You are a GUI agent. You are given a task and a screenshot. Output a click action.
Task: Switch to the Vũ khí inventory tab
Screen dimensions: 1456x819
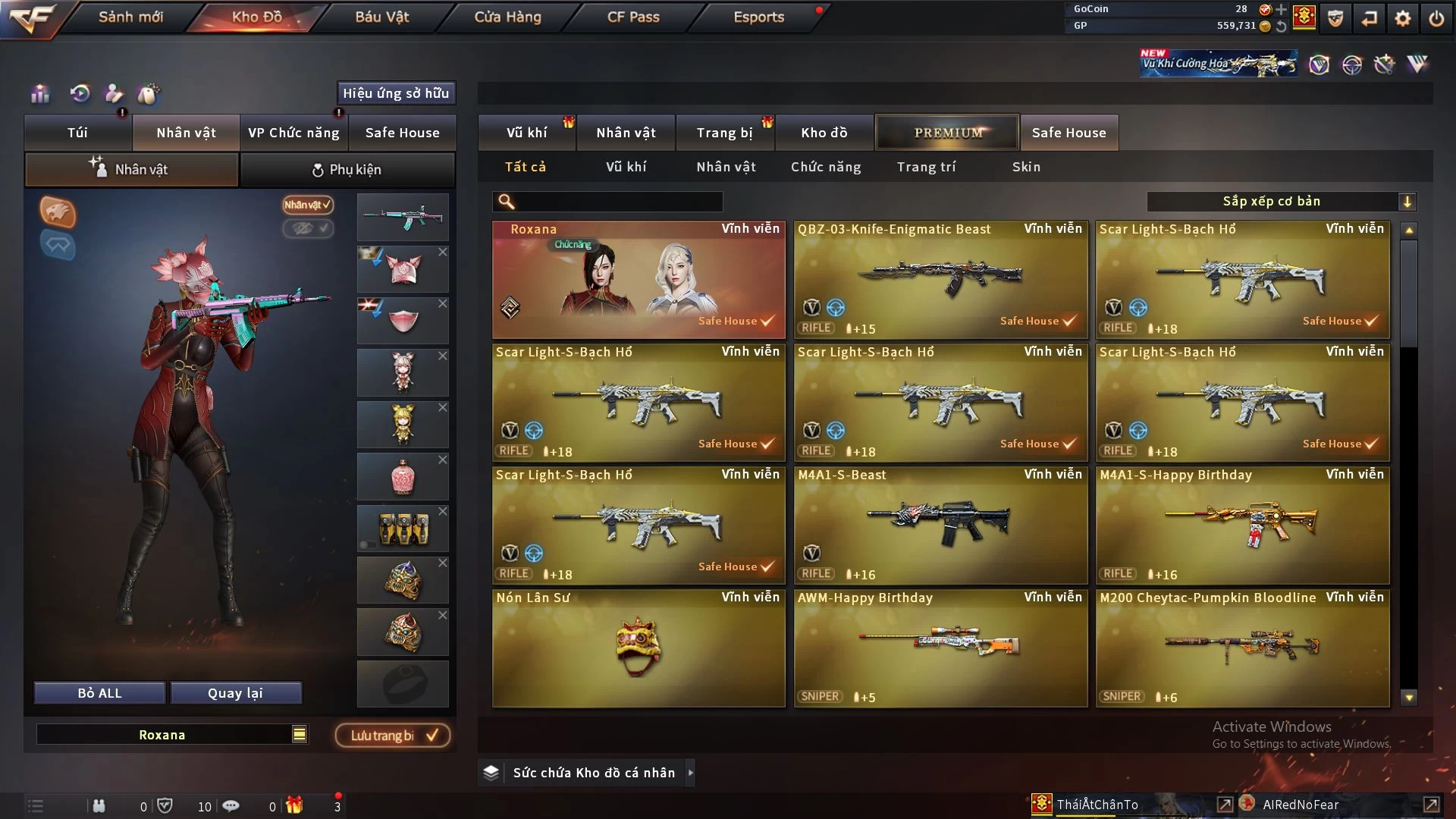coord(526,133)
